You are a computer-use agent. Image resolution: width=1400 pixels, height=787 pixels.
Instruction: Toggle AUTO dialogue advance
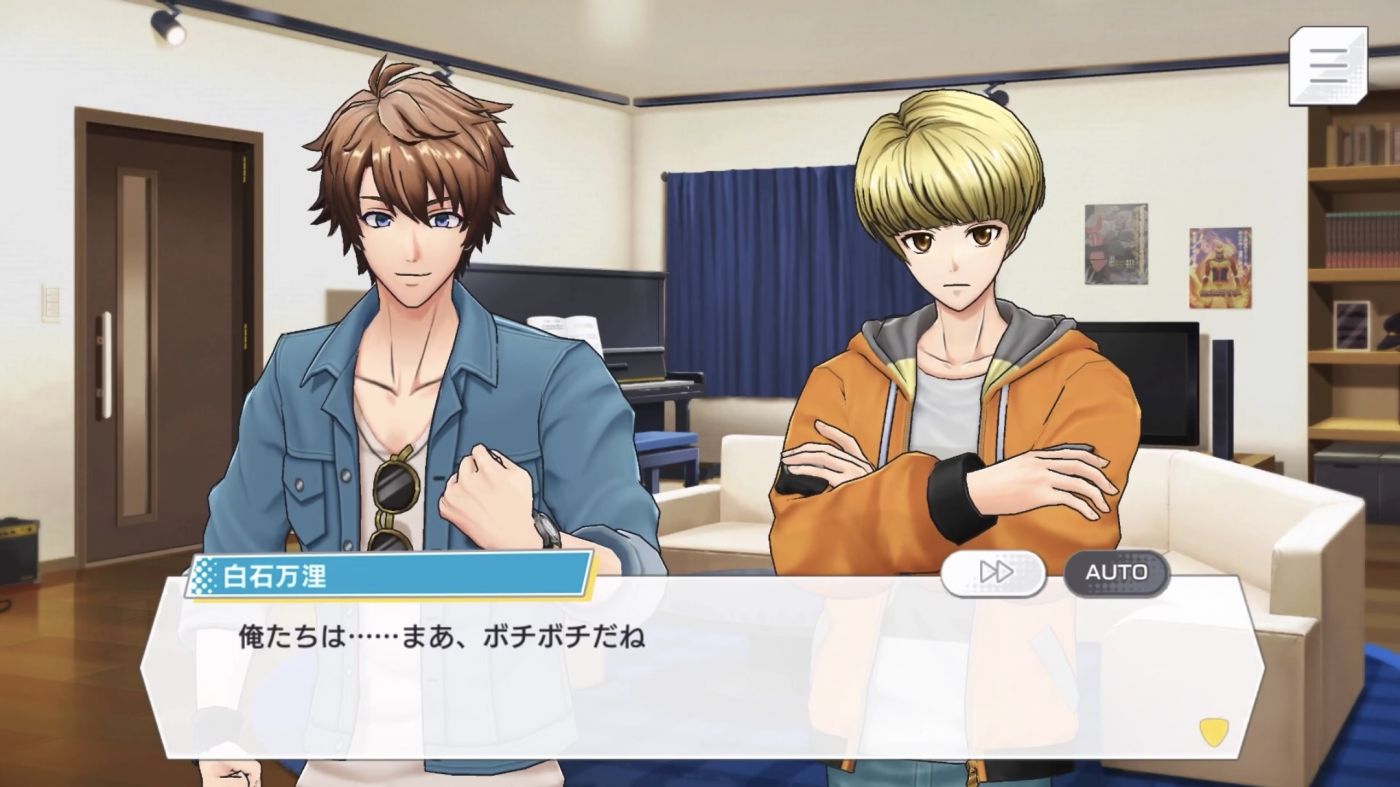pos(1116,573)
